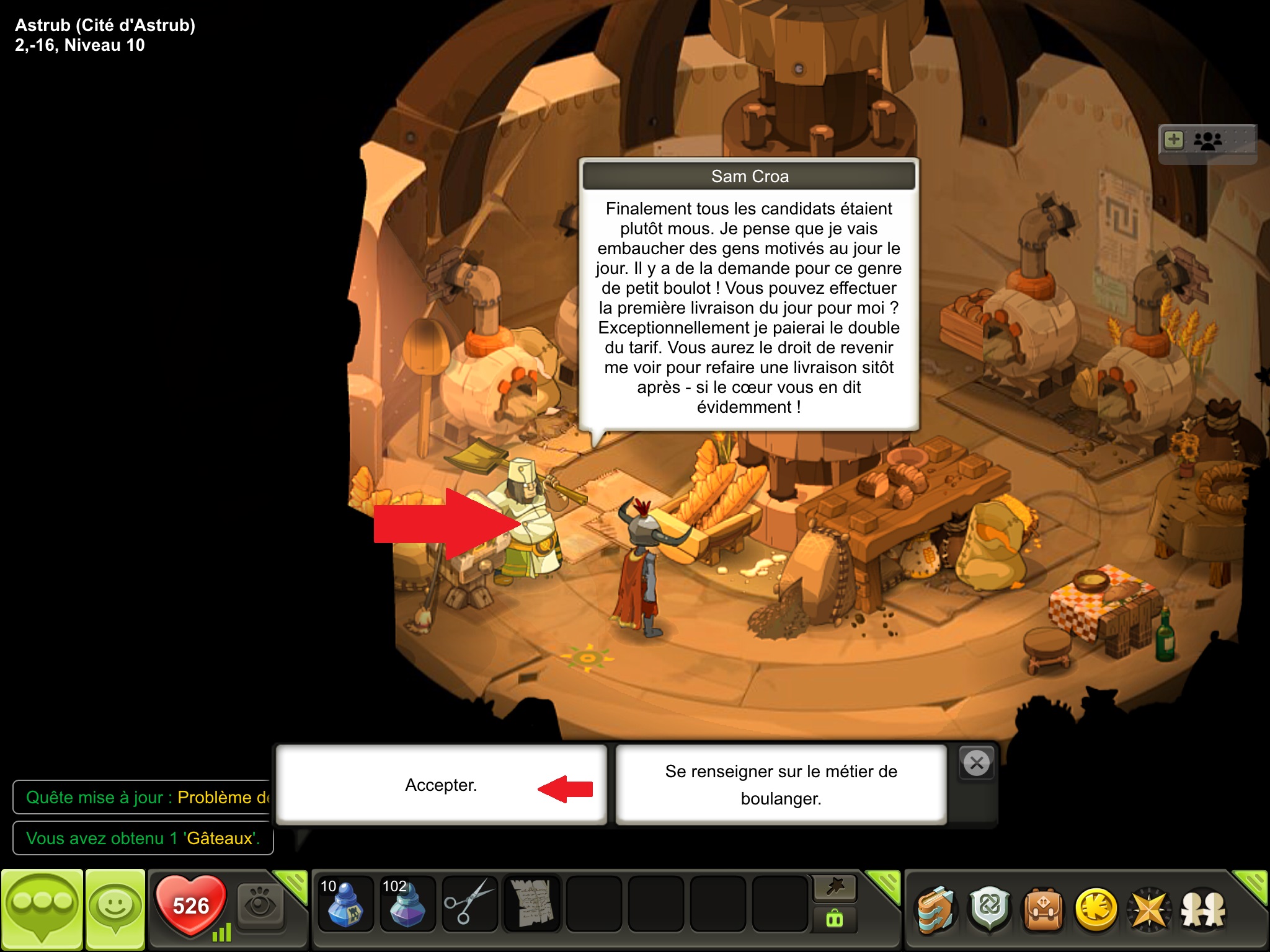Use the purple potion with 102 count
Viewport: 1270px width, 952px height.
coord(407,905)
